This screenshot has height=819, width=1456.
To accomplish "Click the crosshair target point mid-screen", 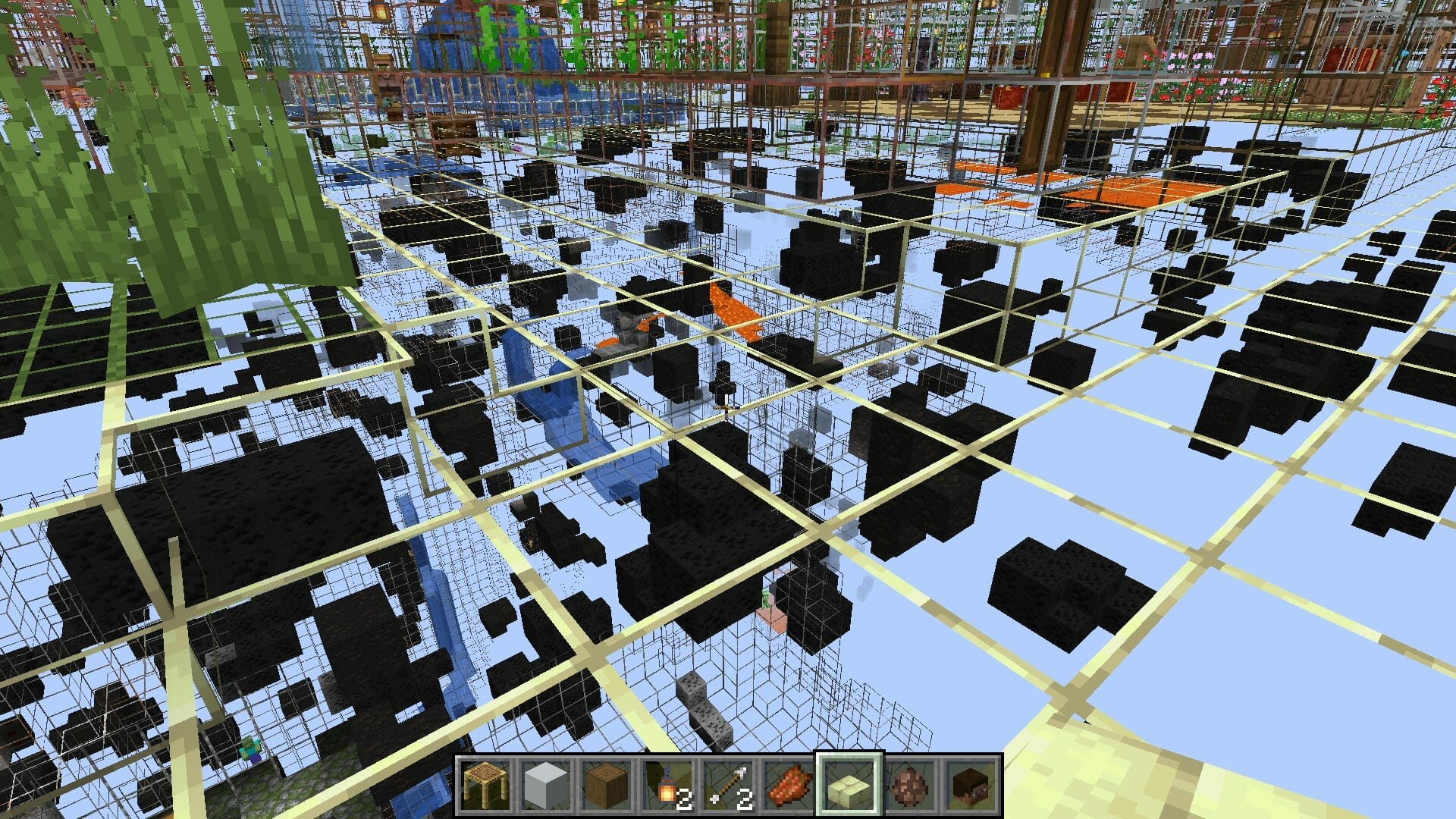I will [728, 409].
